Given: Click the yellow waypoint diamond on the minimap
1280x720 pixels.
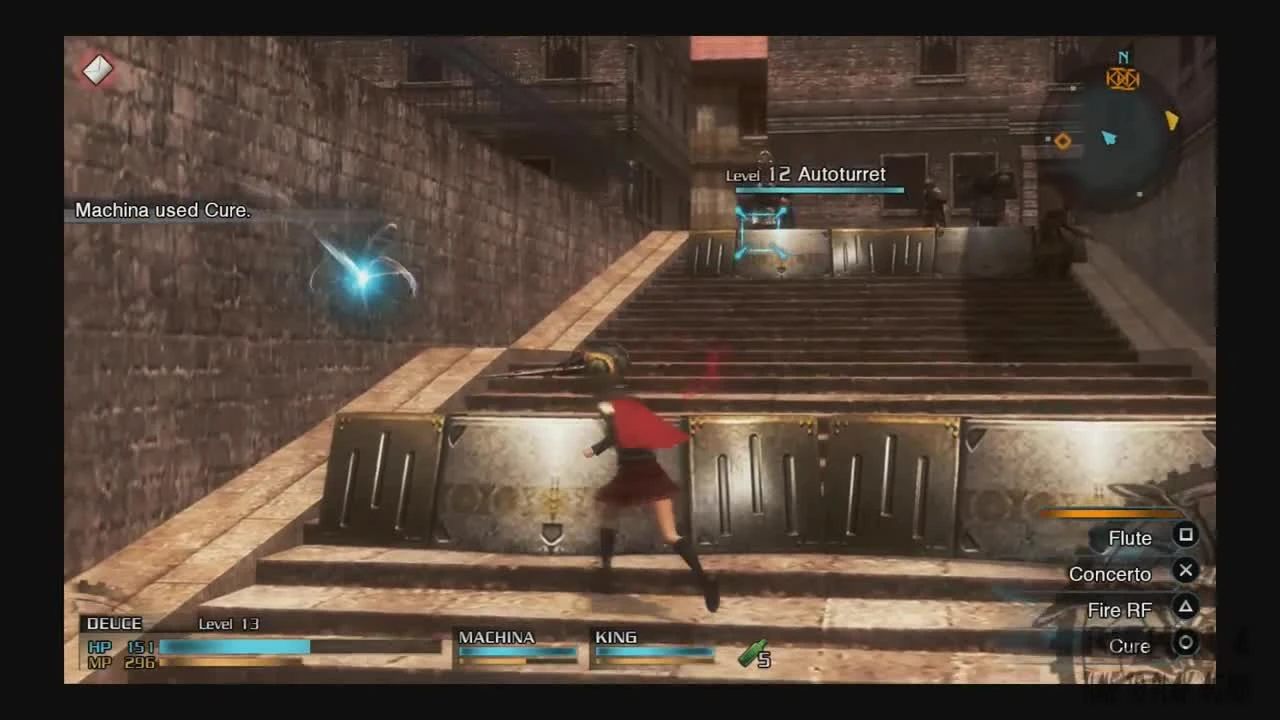Looking at the screenshot, I should point(1063,141).
